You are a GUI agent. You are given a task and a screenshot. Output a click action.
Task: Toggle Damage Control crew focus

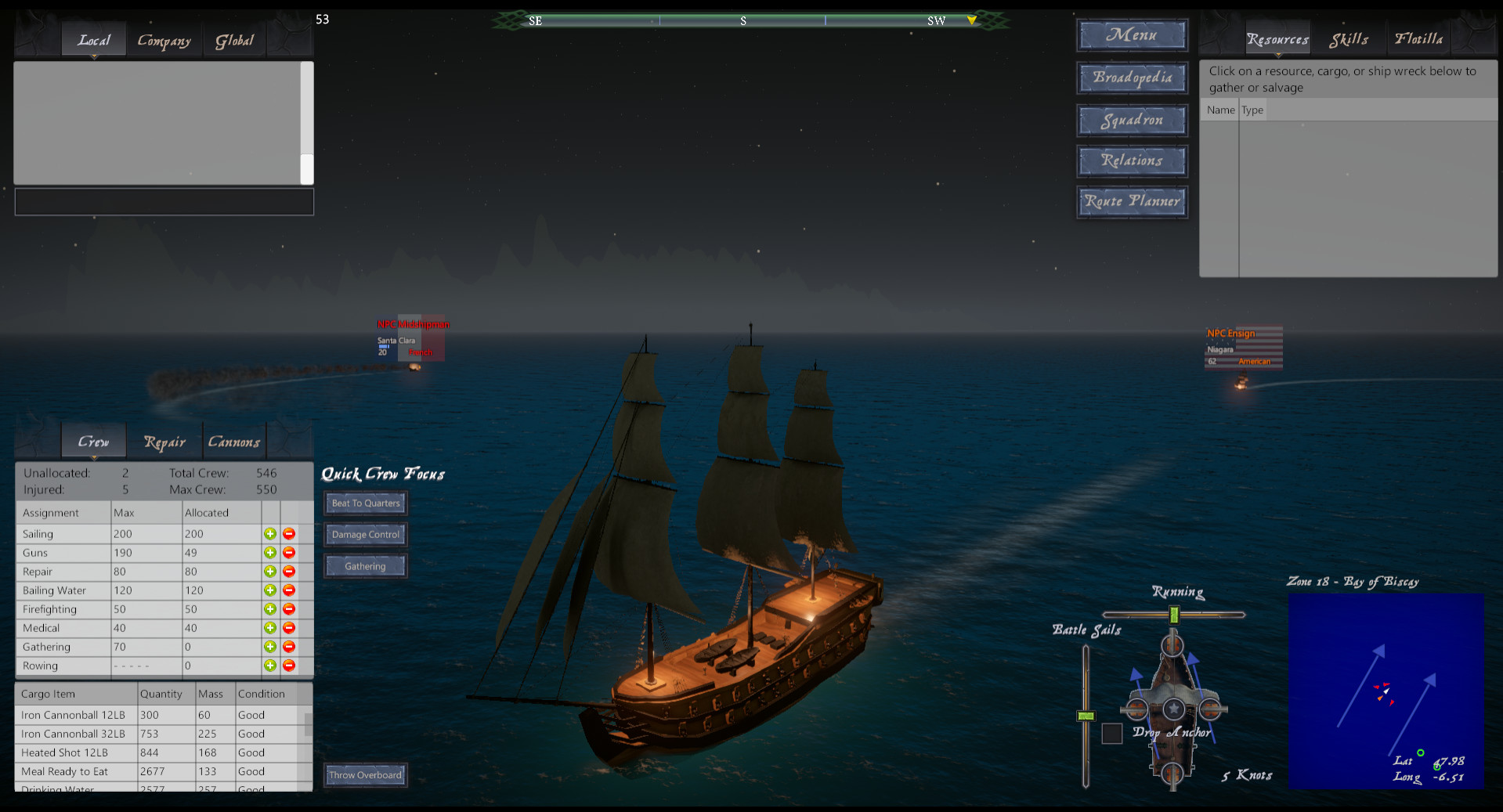(x=365, y=534)
